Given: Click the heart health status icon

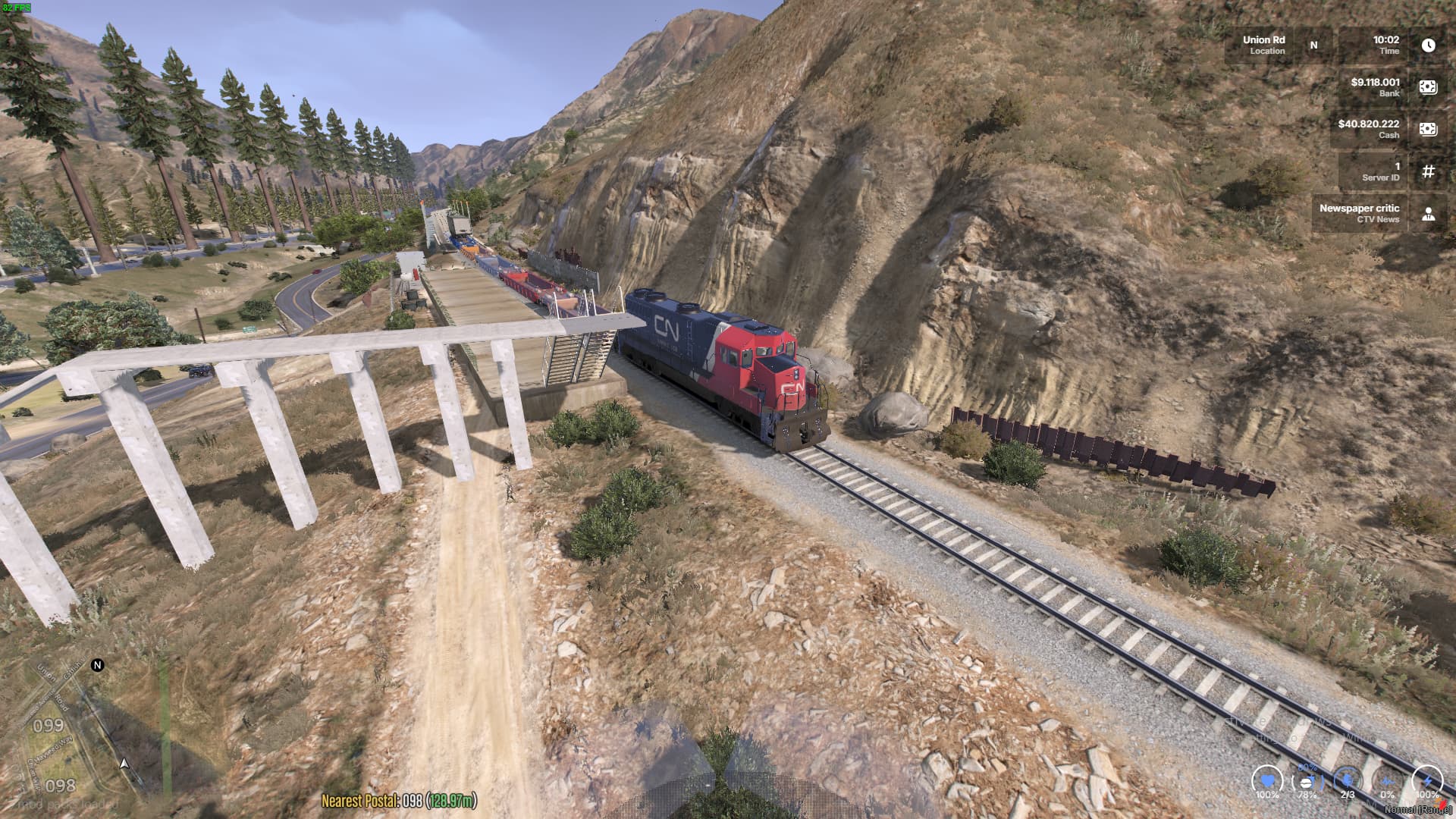Looking at the screenshot, I should point(1266,780).
